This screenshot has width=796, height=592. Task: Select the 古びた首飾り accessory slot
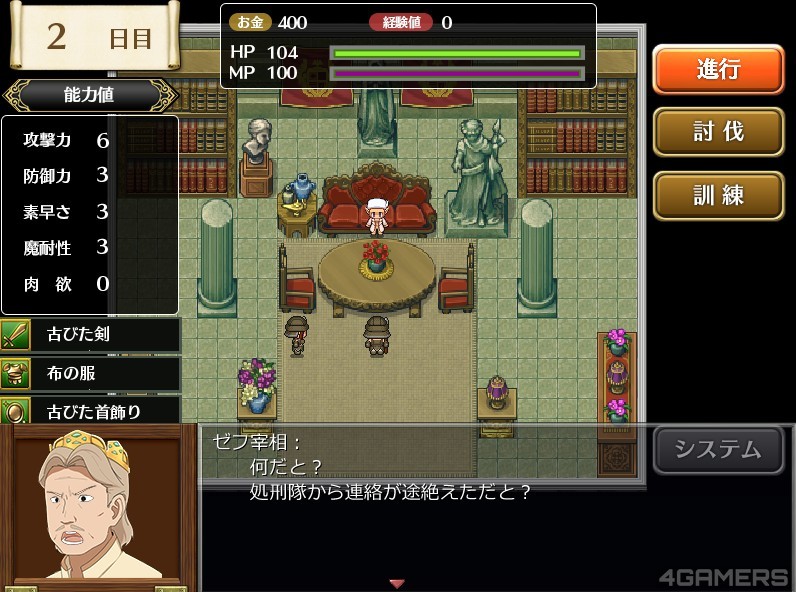pyautogui.click(x=91, y=410)
